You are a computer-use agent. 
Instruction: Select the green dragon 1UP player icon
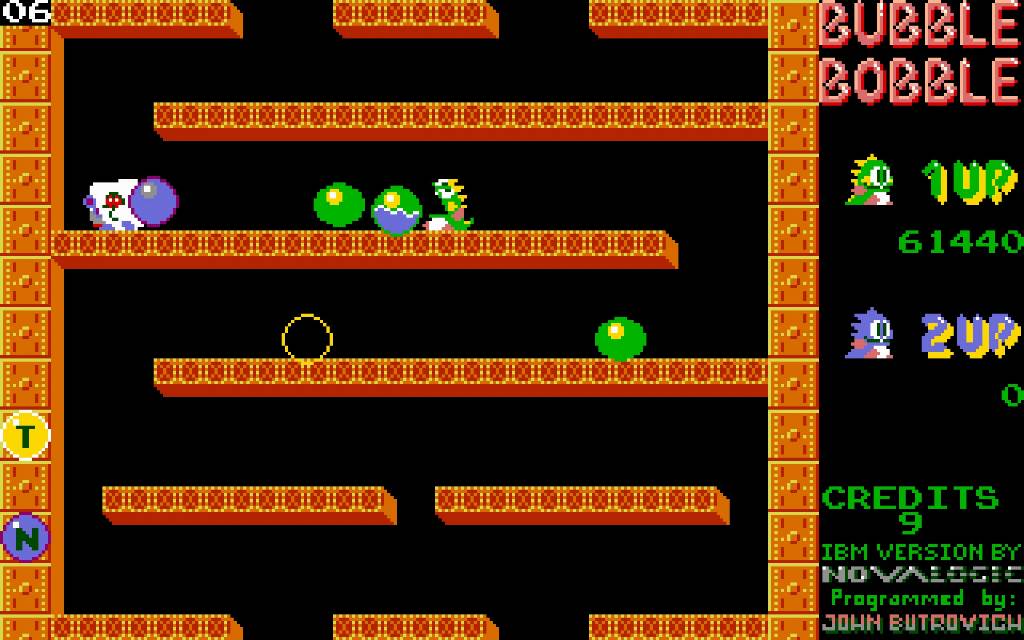pyautogui.click(x=868, y=181)
